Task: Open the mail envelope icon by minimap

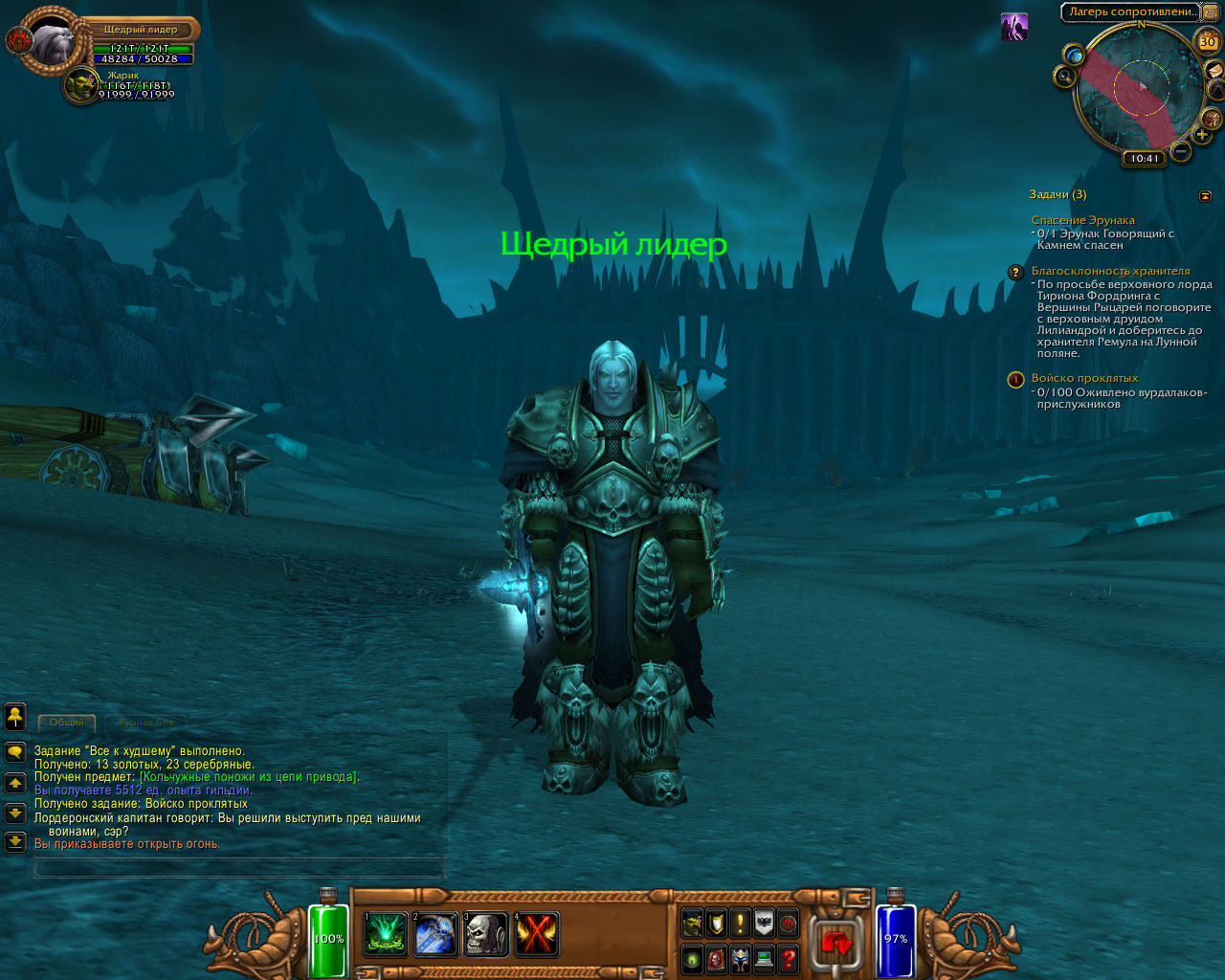Action: 1214,70
